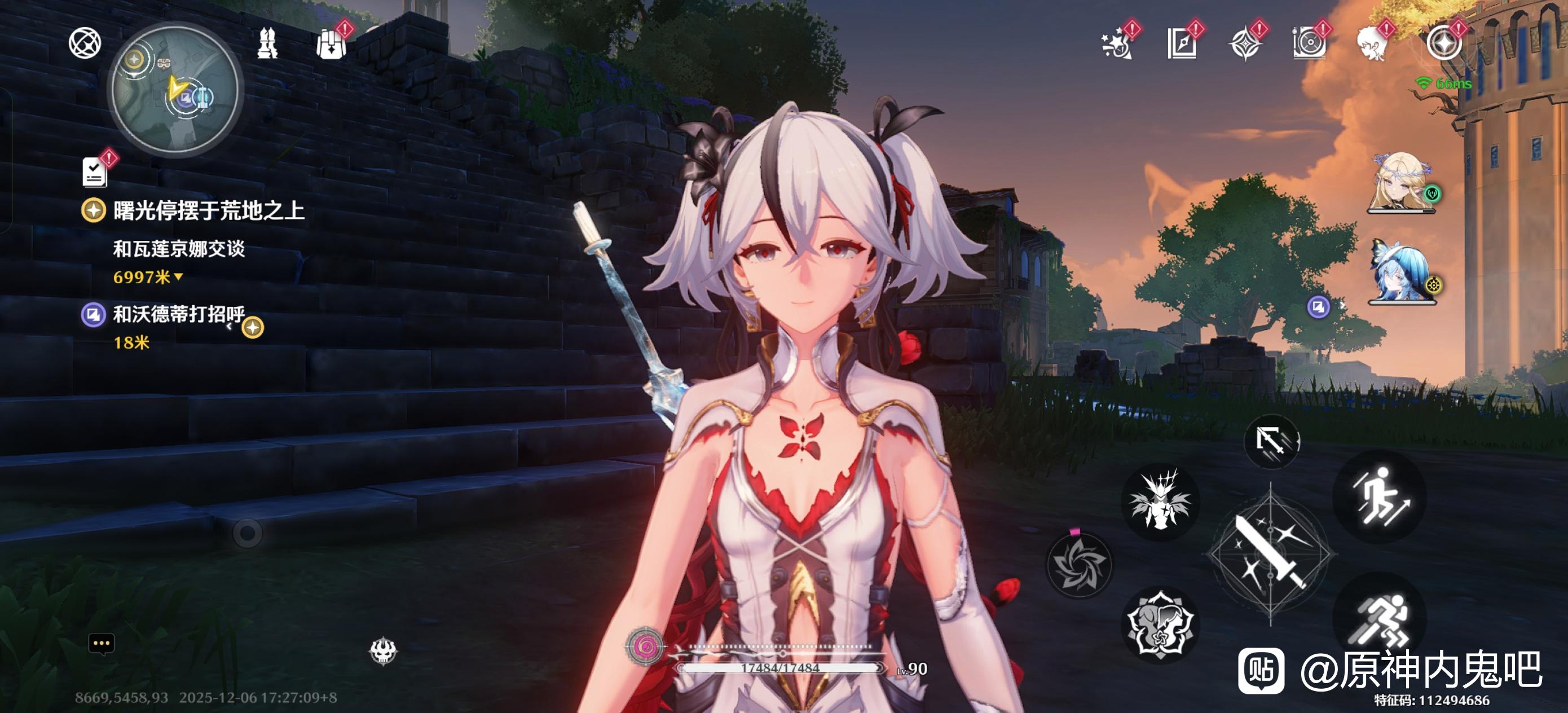Tap the compass emblem beside the minimap
The height and width of the screenshot is (713, 1568).
(85, 43)
